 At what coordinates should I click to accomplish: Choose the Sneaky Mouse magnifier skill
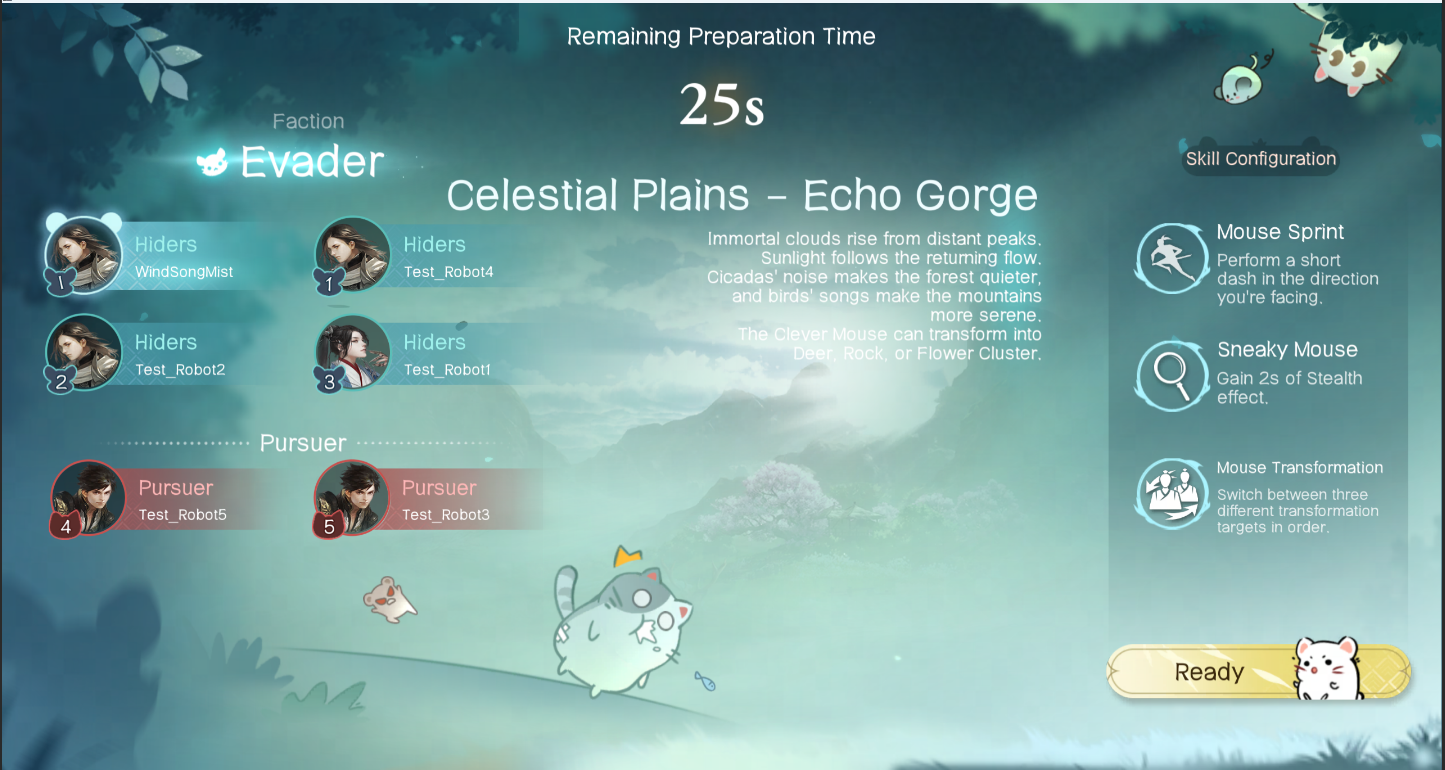tap(1172, 375)
